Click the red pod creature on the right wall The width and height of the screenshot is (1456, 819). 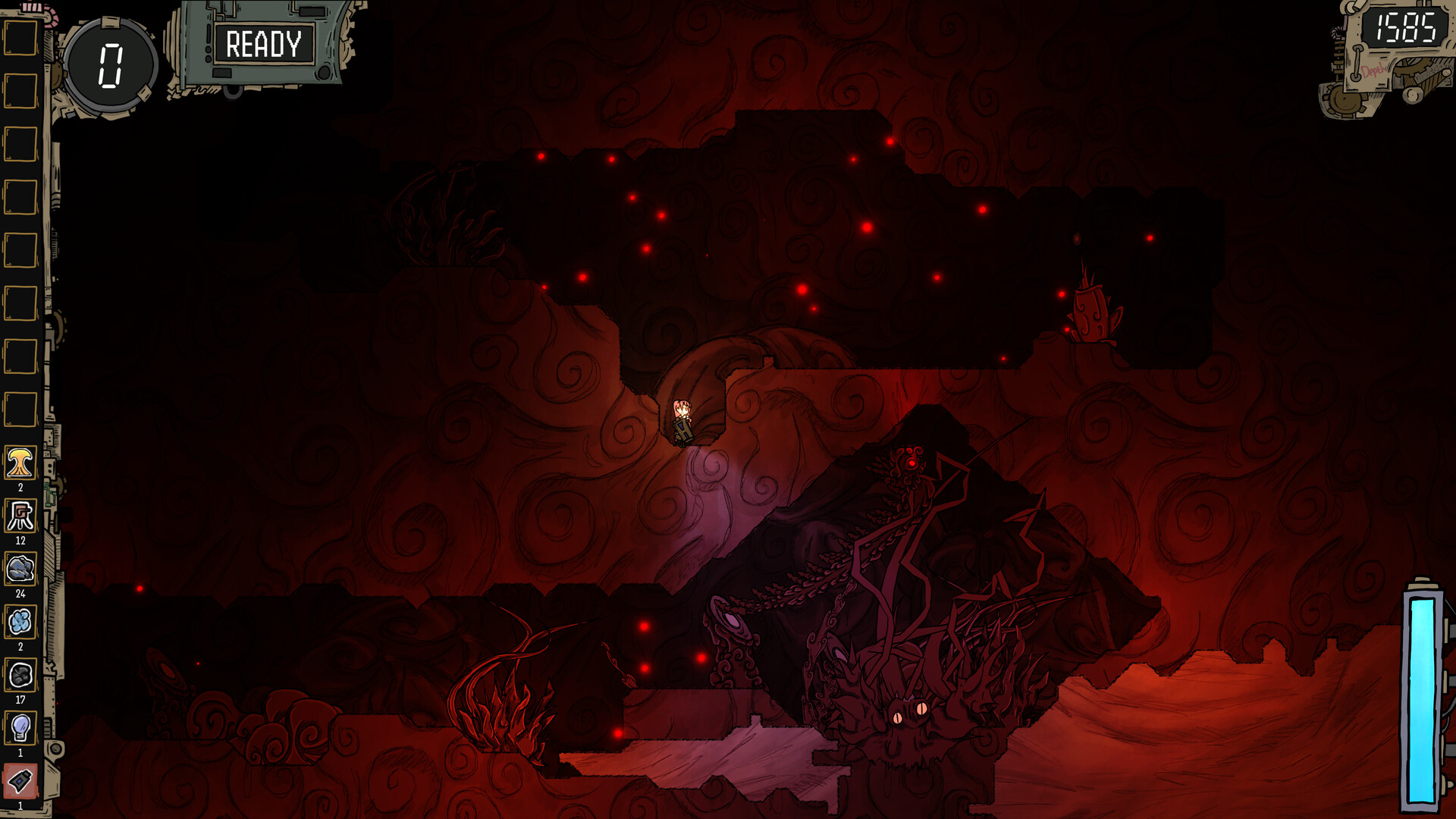[1092, 311]
